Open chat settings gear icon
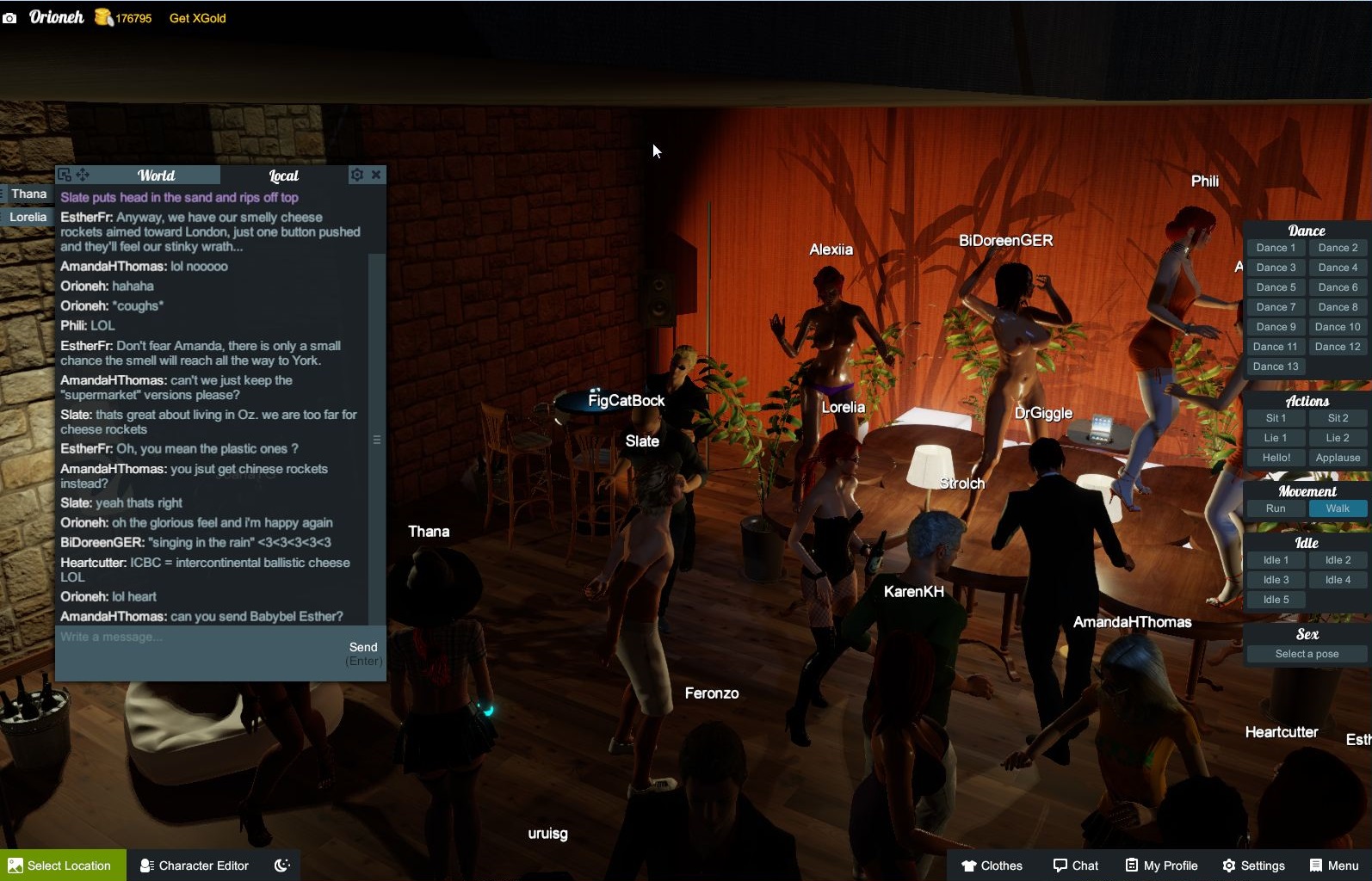This screenshot has height=881, width=1372. pyautogui.click(x=356, y=175)
